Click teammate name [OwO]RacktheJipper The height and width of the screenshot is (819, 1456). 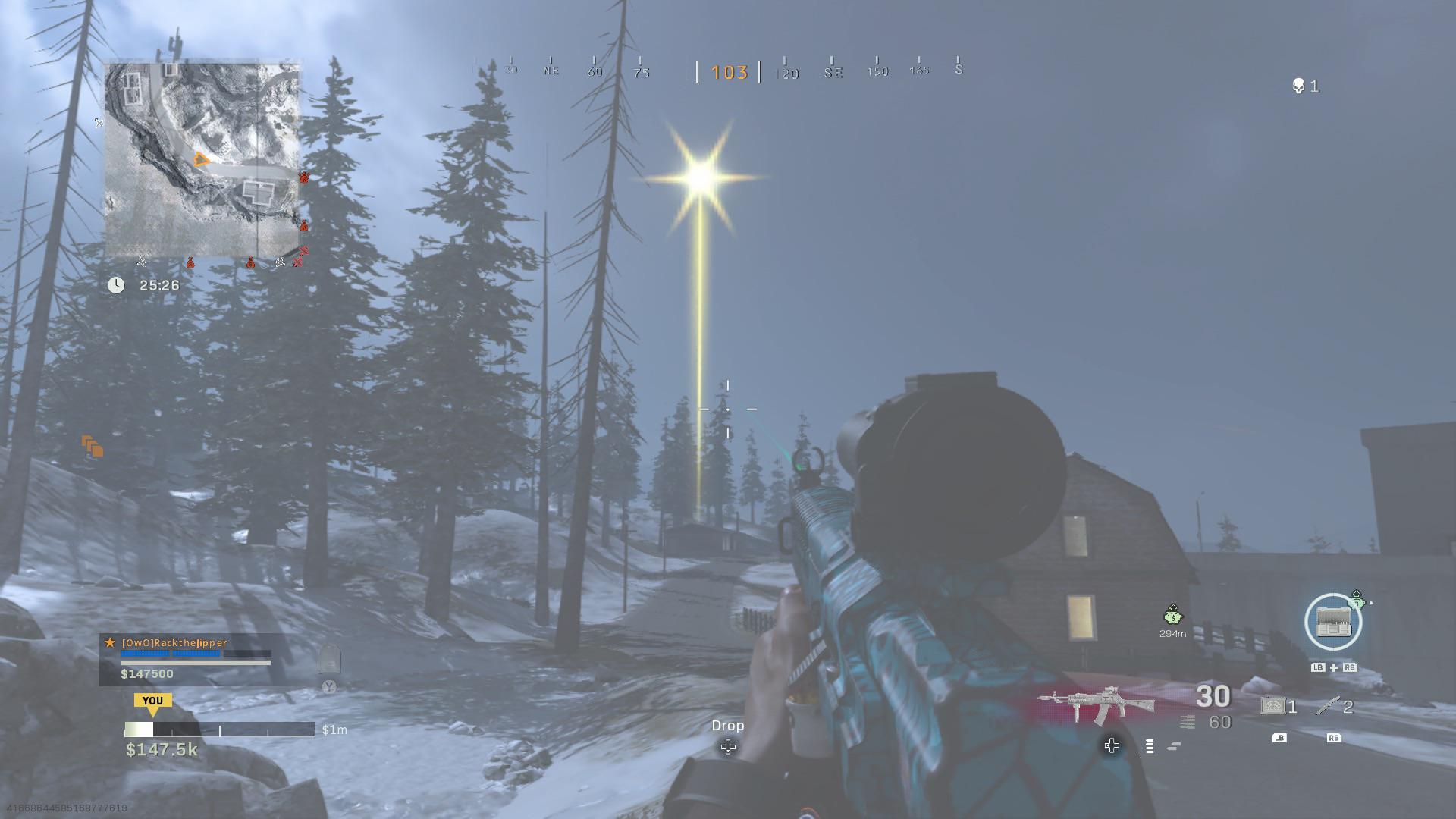click(x=173, y=643)
